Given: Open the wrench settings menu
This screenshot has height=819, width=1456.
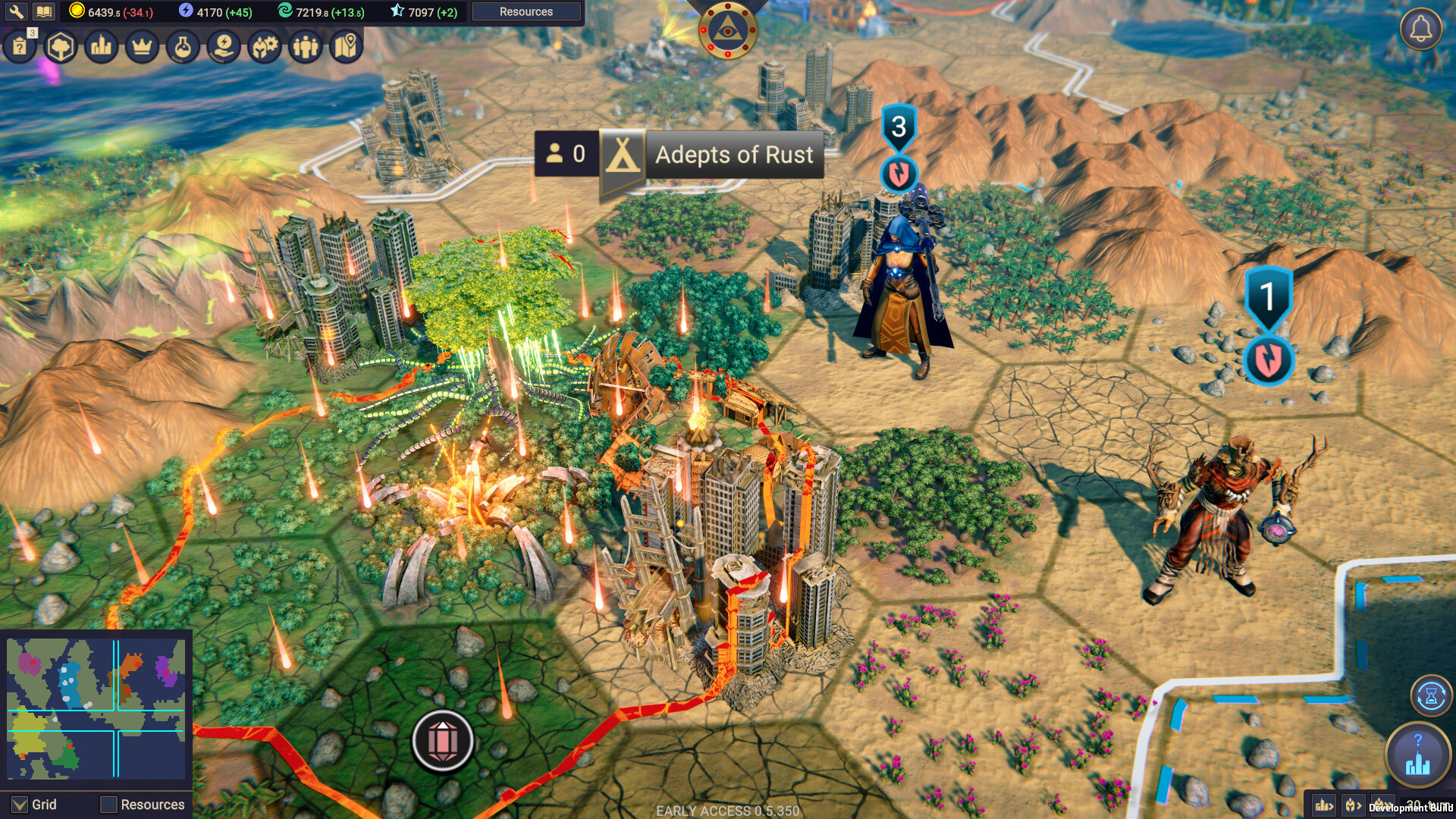Looking at the screenshot, I should (x=16, y=11).
